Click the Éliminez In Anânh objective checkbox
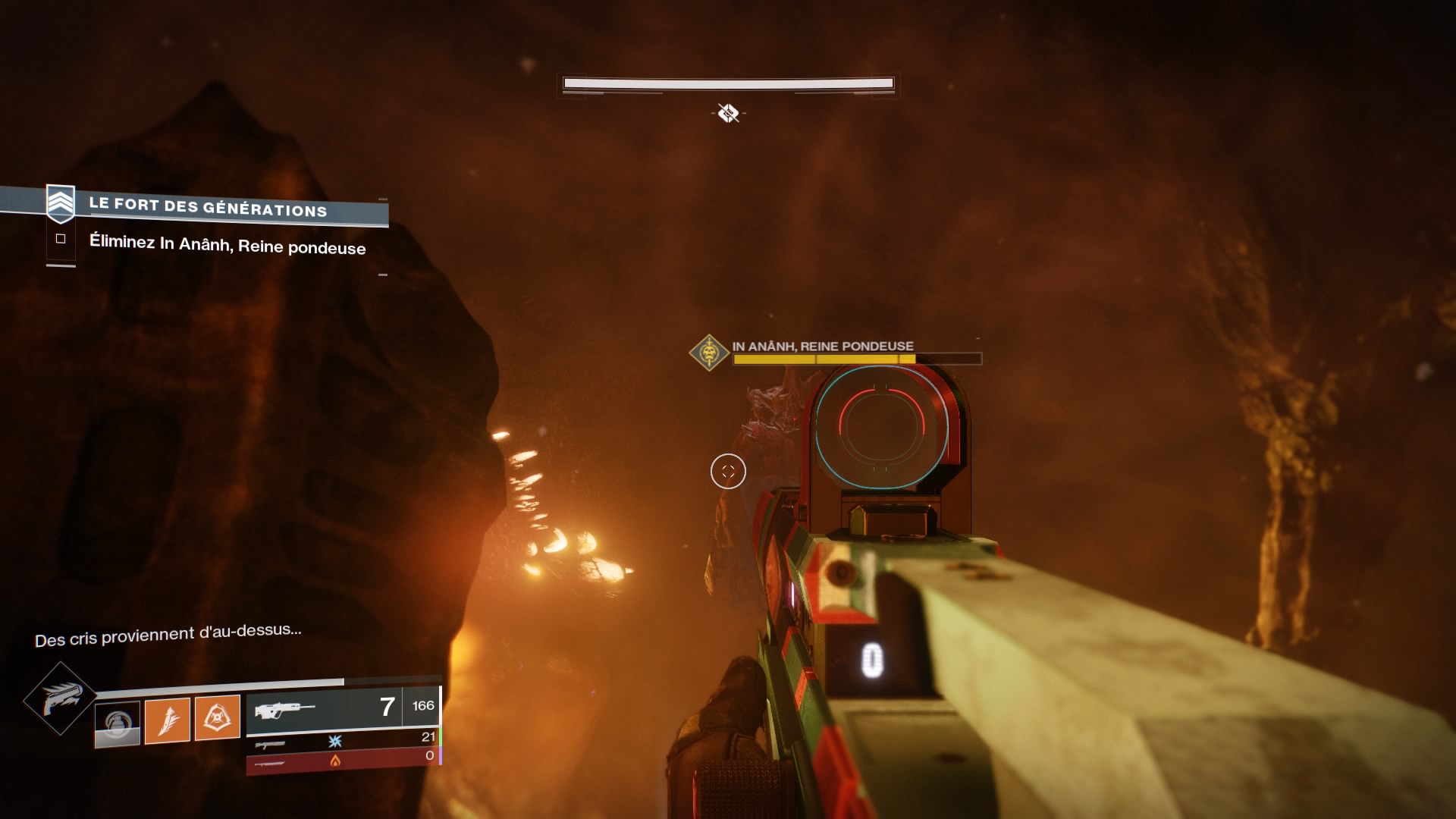 coord(61,239)
